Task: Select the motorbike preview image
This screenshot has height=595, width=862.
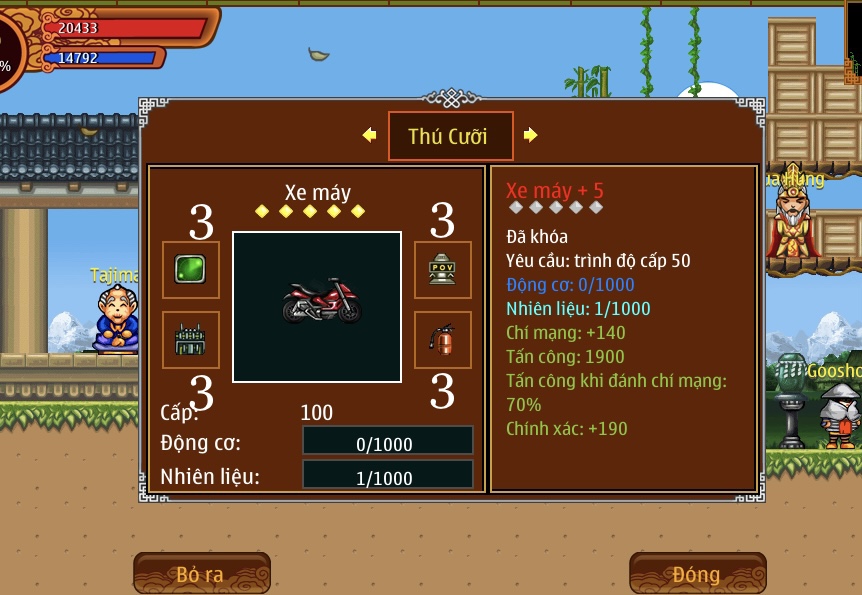Action: point(317,307)
